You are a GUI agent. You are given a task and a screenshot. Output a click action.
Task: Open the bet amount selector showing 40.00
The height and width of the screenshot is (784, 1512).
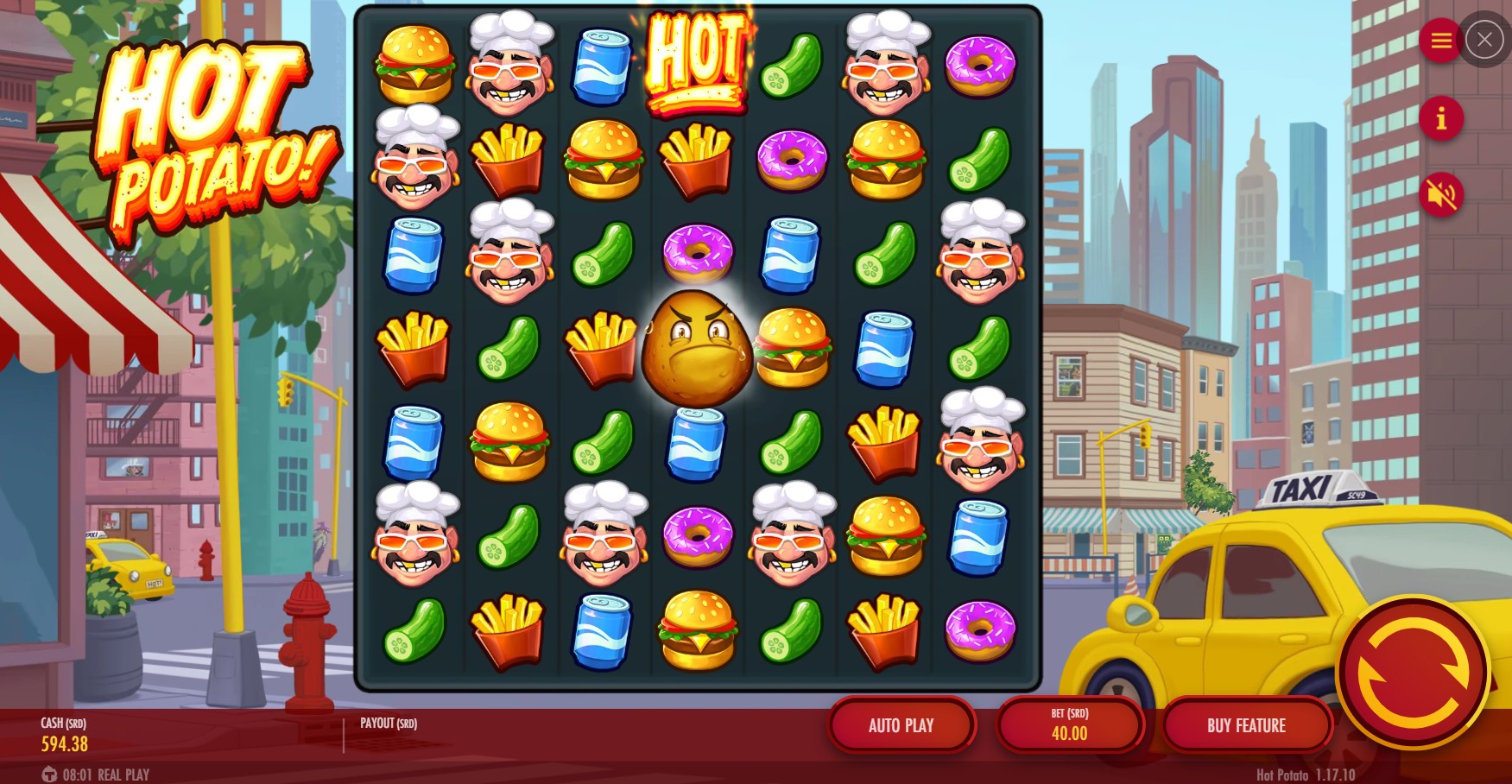click(1070, 725)
